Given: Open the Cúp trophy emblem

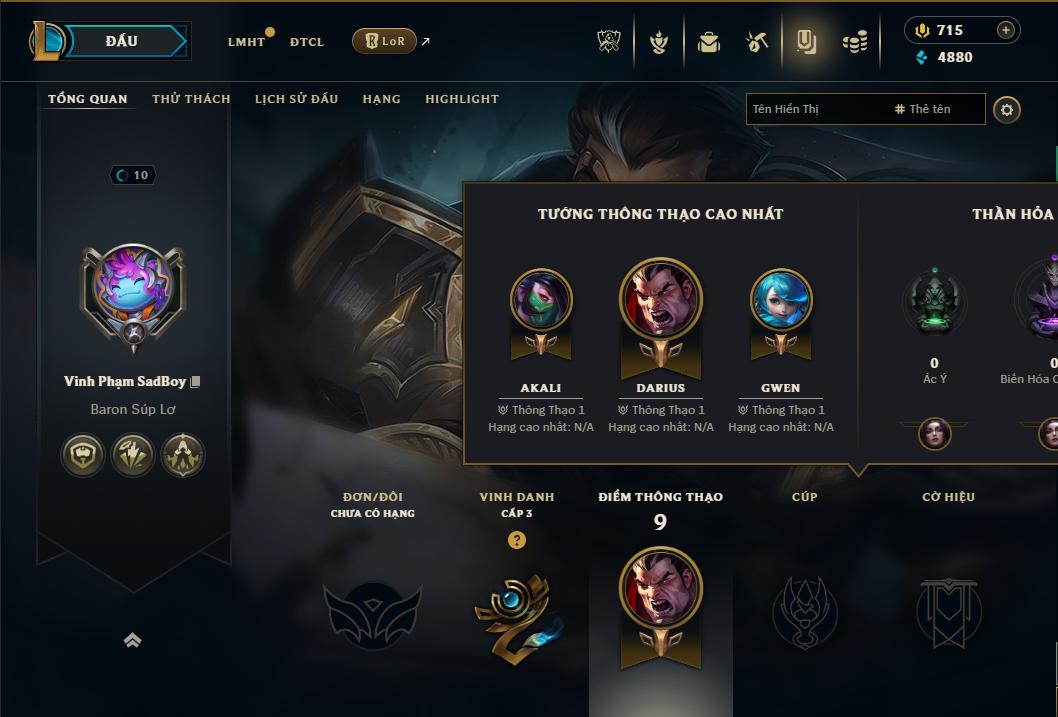Looking at the screenshot, I should [805, 612].
